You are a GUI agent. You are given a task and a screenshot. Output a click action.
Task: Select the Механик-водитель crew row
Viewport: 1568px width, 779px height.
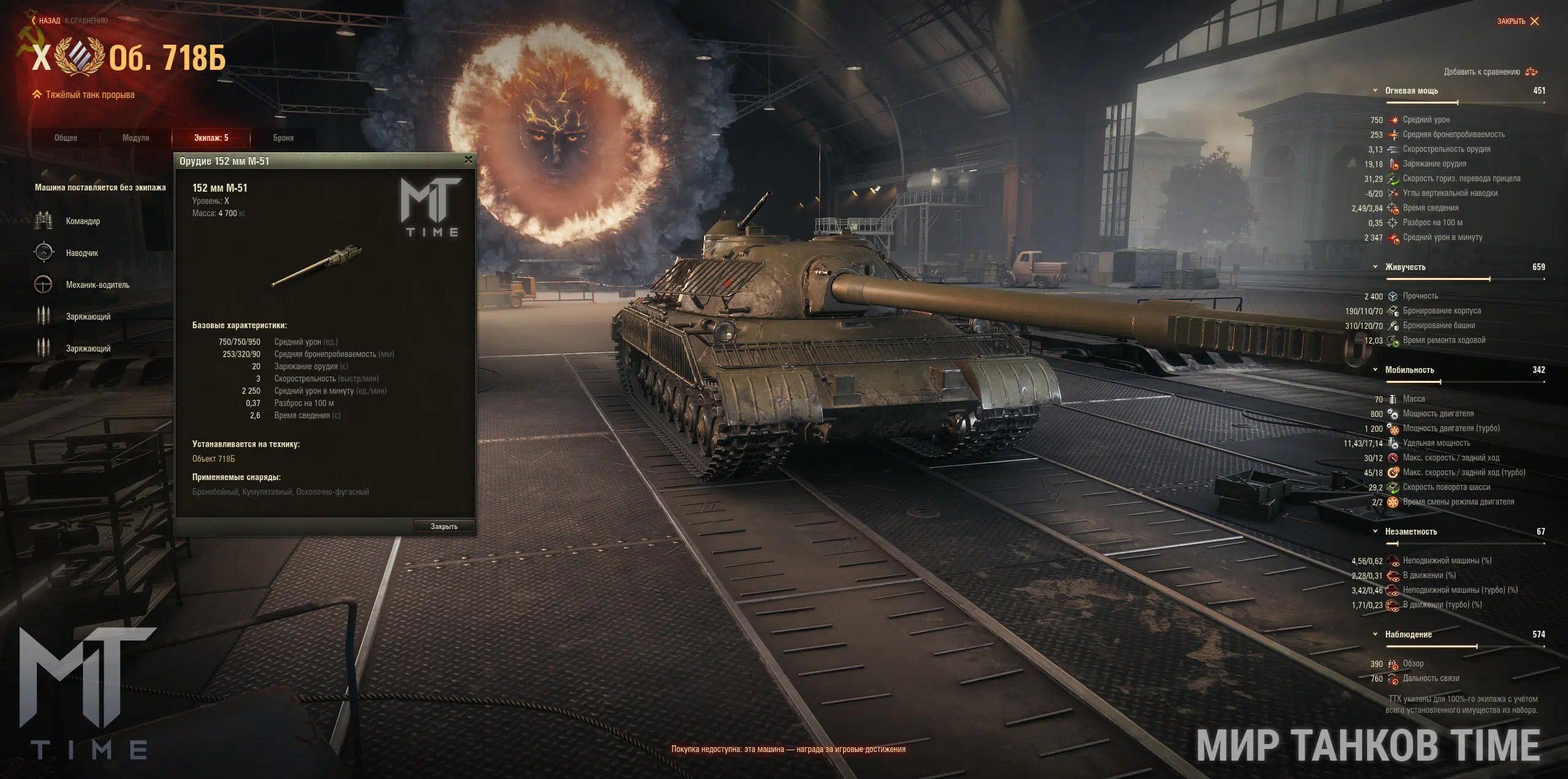97,285
